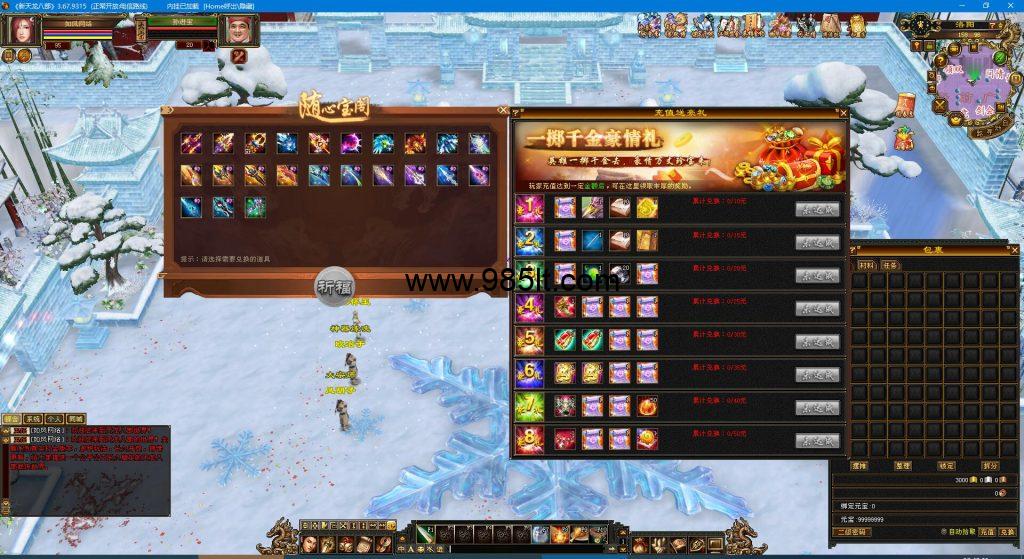Switch to the 系统 chat tab

coord(31,419)
